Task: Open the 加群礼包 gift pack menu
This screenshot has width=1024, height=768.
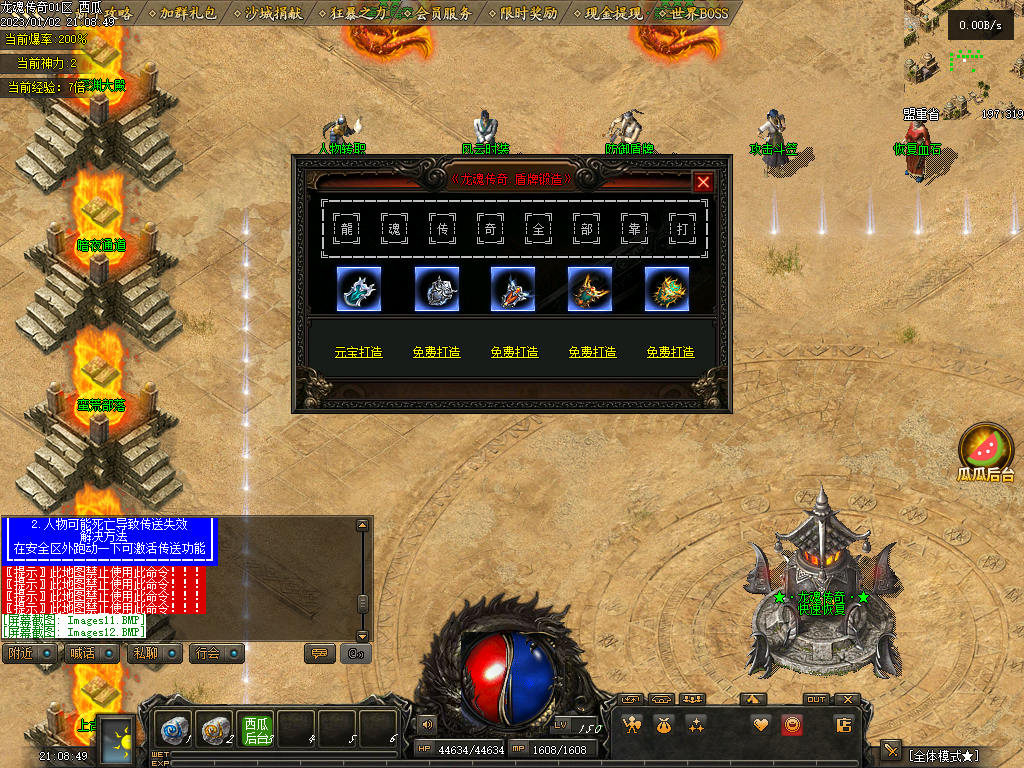Action: pyautogui.click(x=189, y=14)
